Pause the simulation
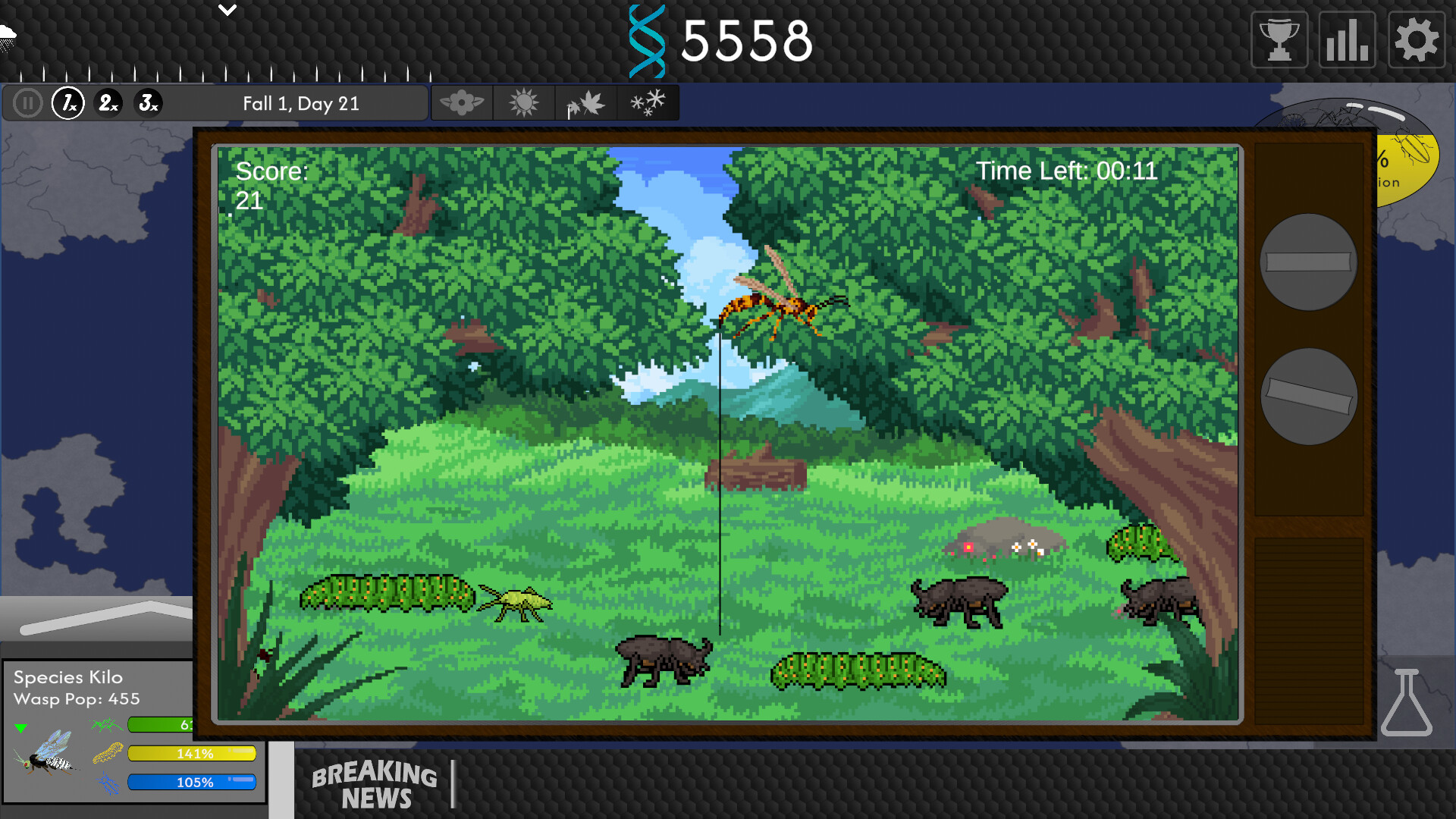 pos(27,102)
